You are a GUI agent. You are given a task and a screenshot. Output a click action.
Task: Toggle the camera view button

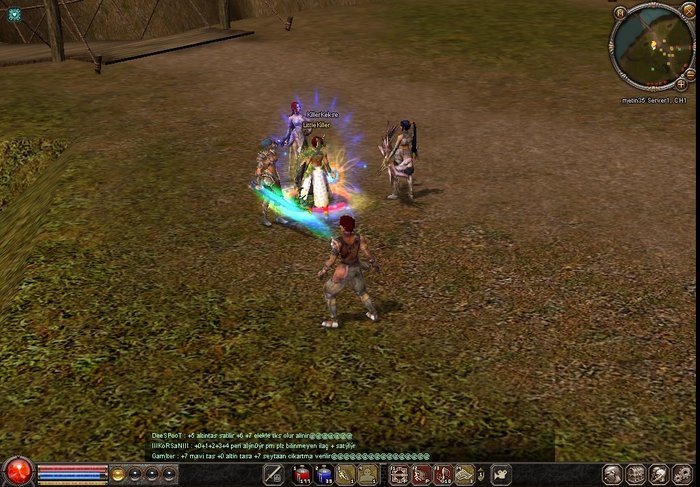(500, 475)
